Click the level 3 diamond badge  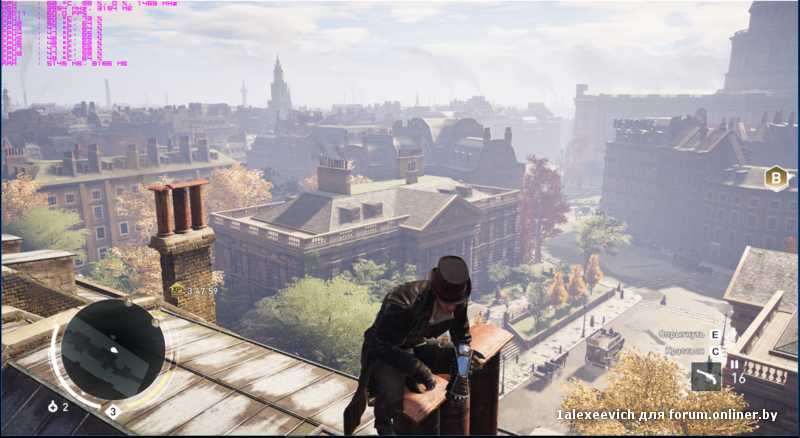[x=113, y=410]
